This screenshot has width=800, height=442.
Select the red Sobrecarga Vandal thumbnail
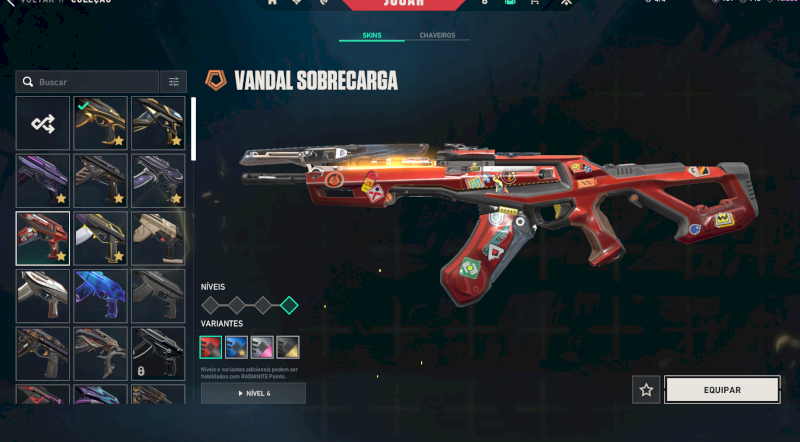[x=43, y=238]
